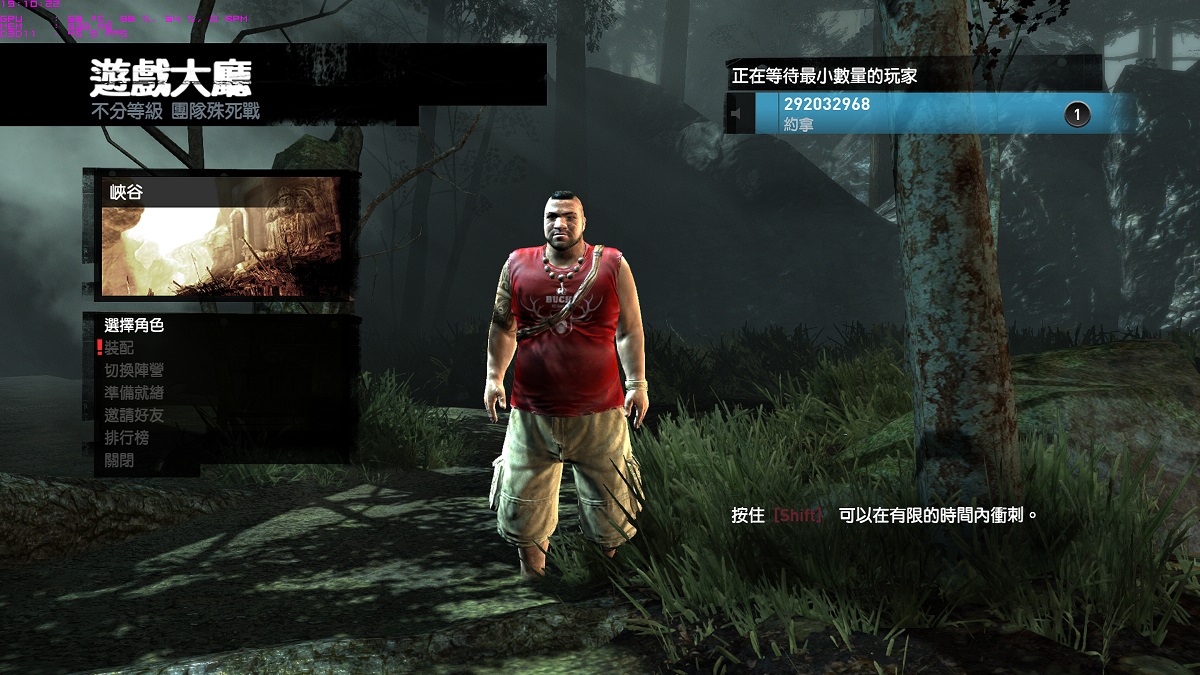The height and width of the screenshot is (675, 1200).
Task: Close the lobby with 關閉
Action: point(119,461)
